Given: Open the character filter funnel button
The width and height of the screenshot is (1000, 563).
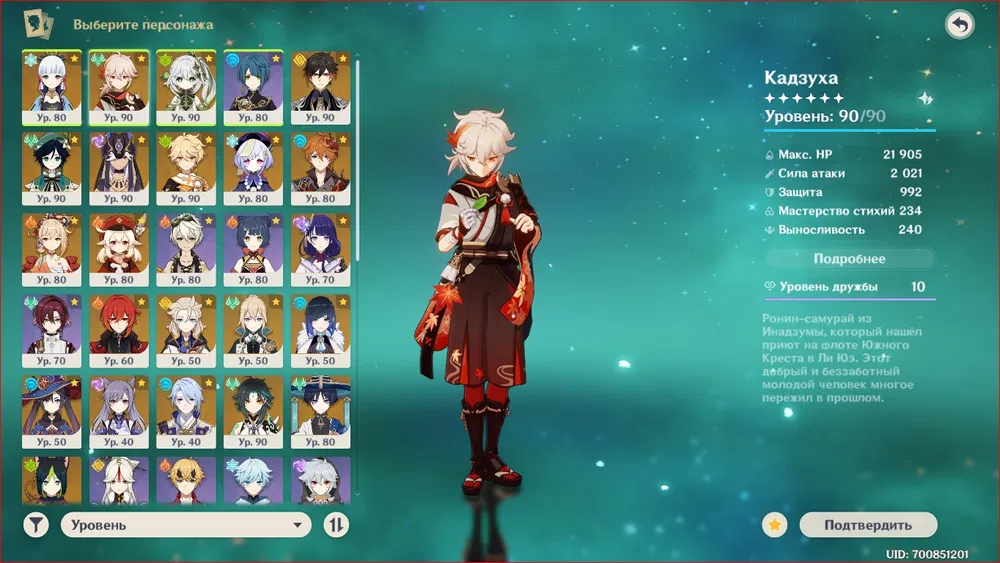Looking at the screenshot, I should [x=36, y=525].
